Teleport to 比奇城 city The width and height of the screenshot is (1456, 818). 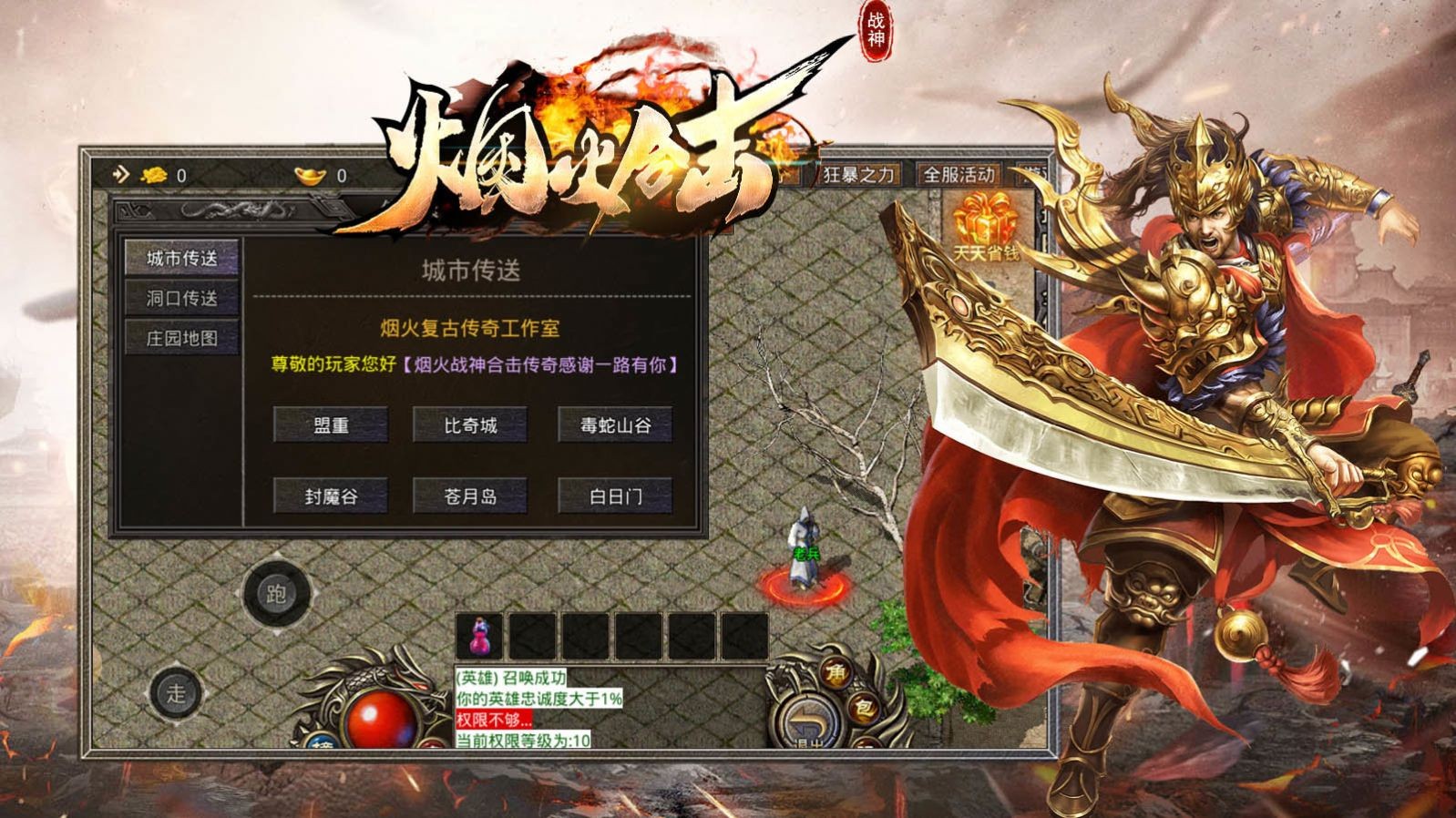(470, 424)
